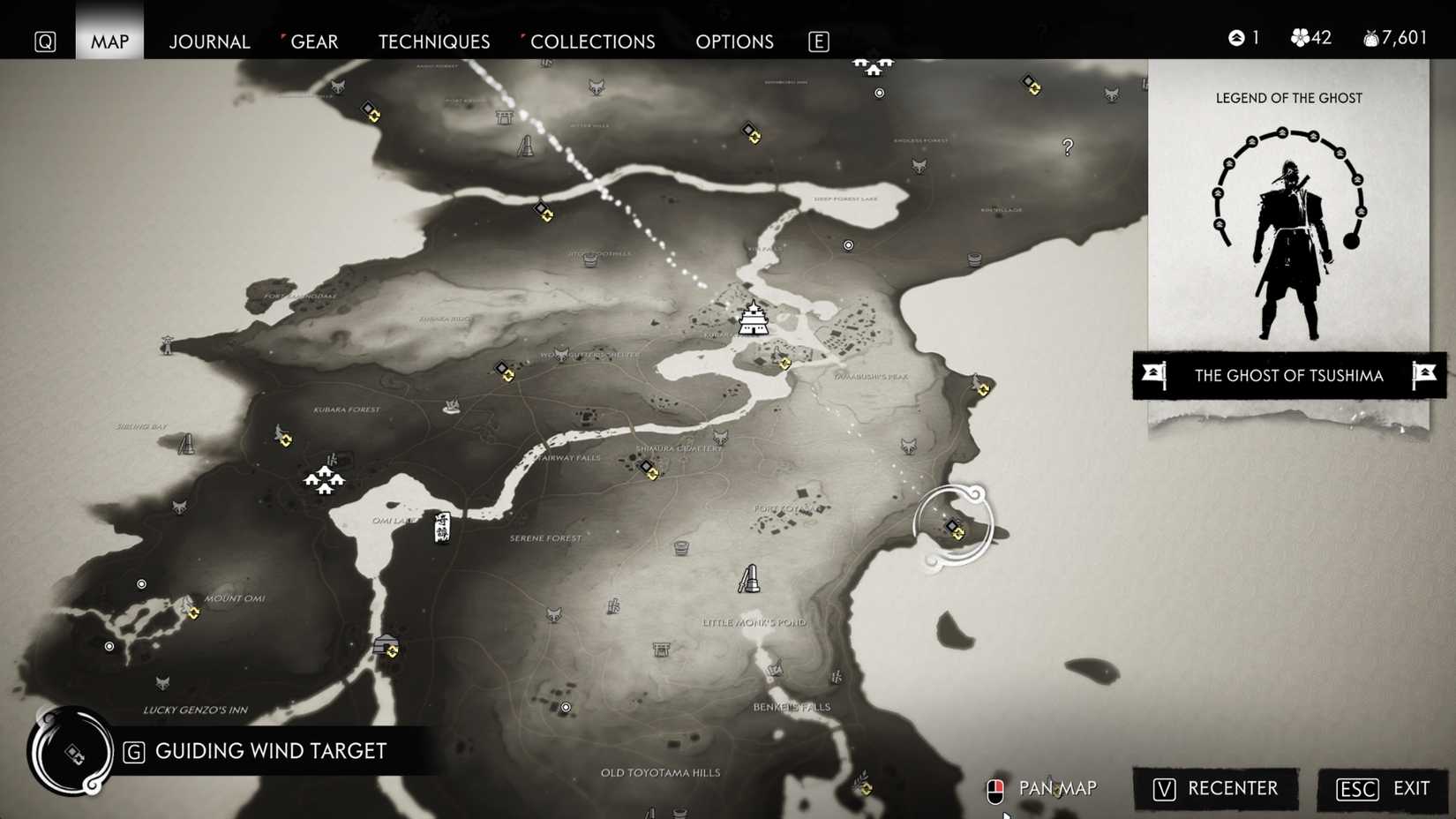
Task: Click the castle icon near Kubara
Action: pyautogui.click(x=756, y=322)
